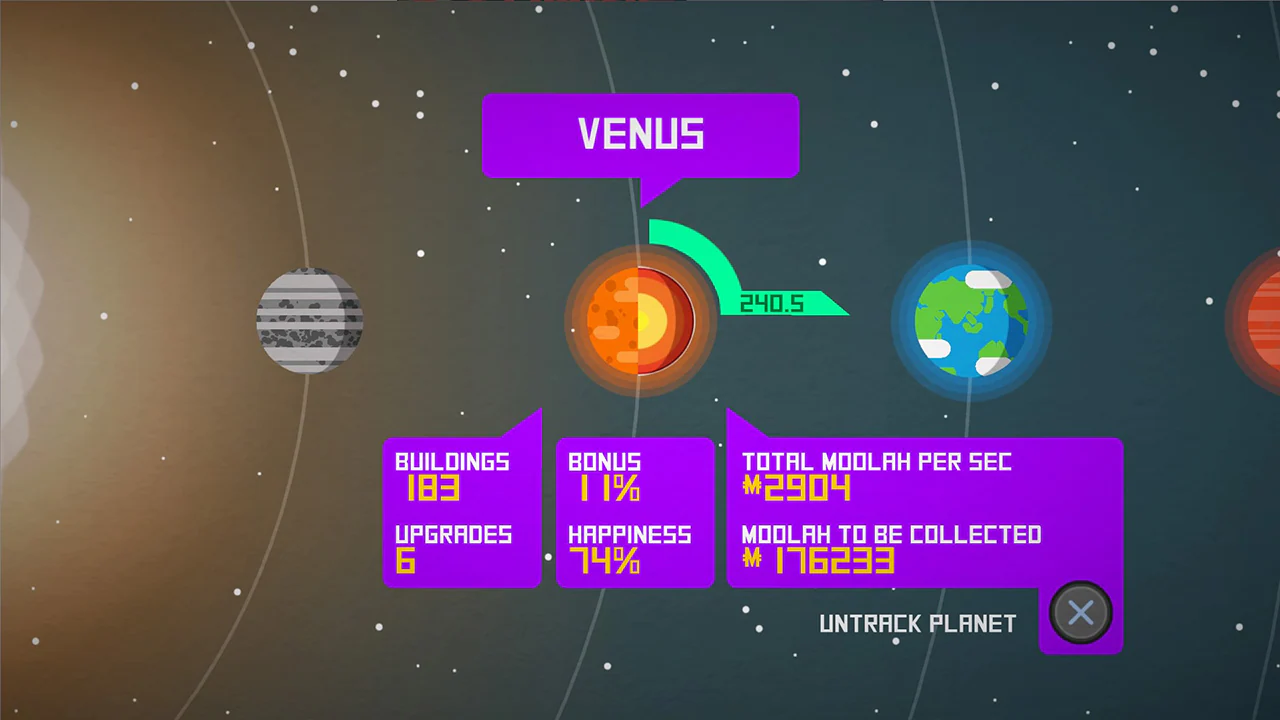
Task: Click the Earth planet icon
Action: pos(970,320)
